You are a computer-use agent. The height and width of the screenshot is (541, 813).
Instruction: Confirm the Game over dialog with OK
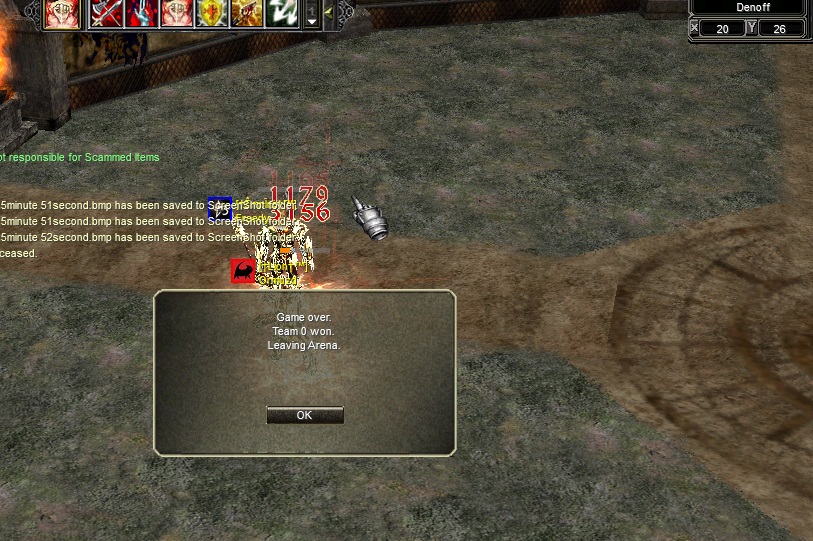(305, 415)
